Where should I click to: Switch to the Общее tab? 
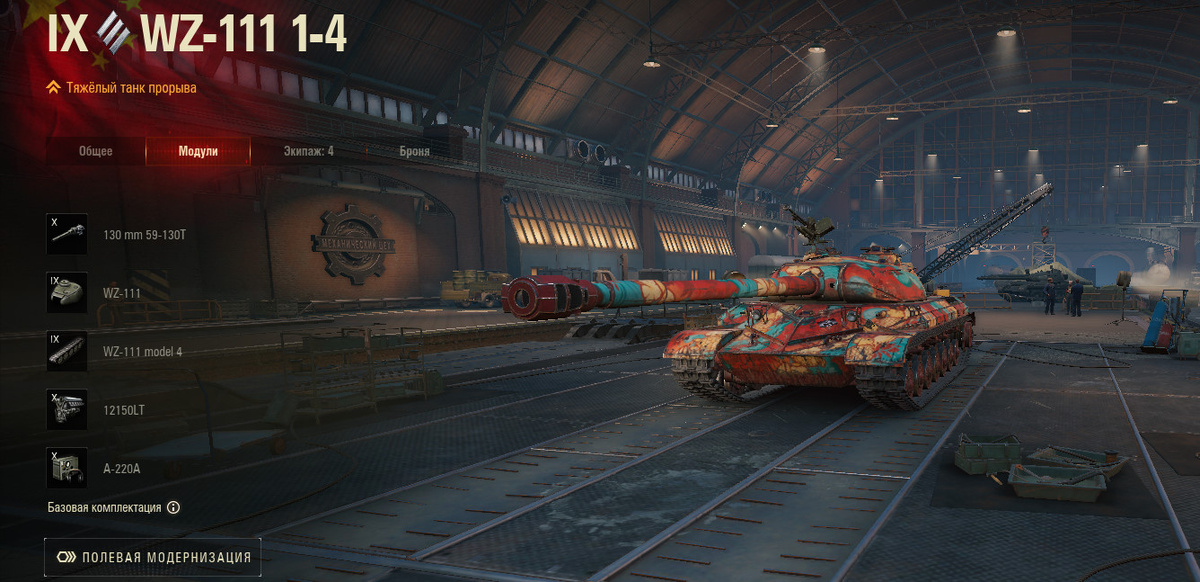click(x=96, y=151)
